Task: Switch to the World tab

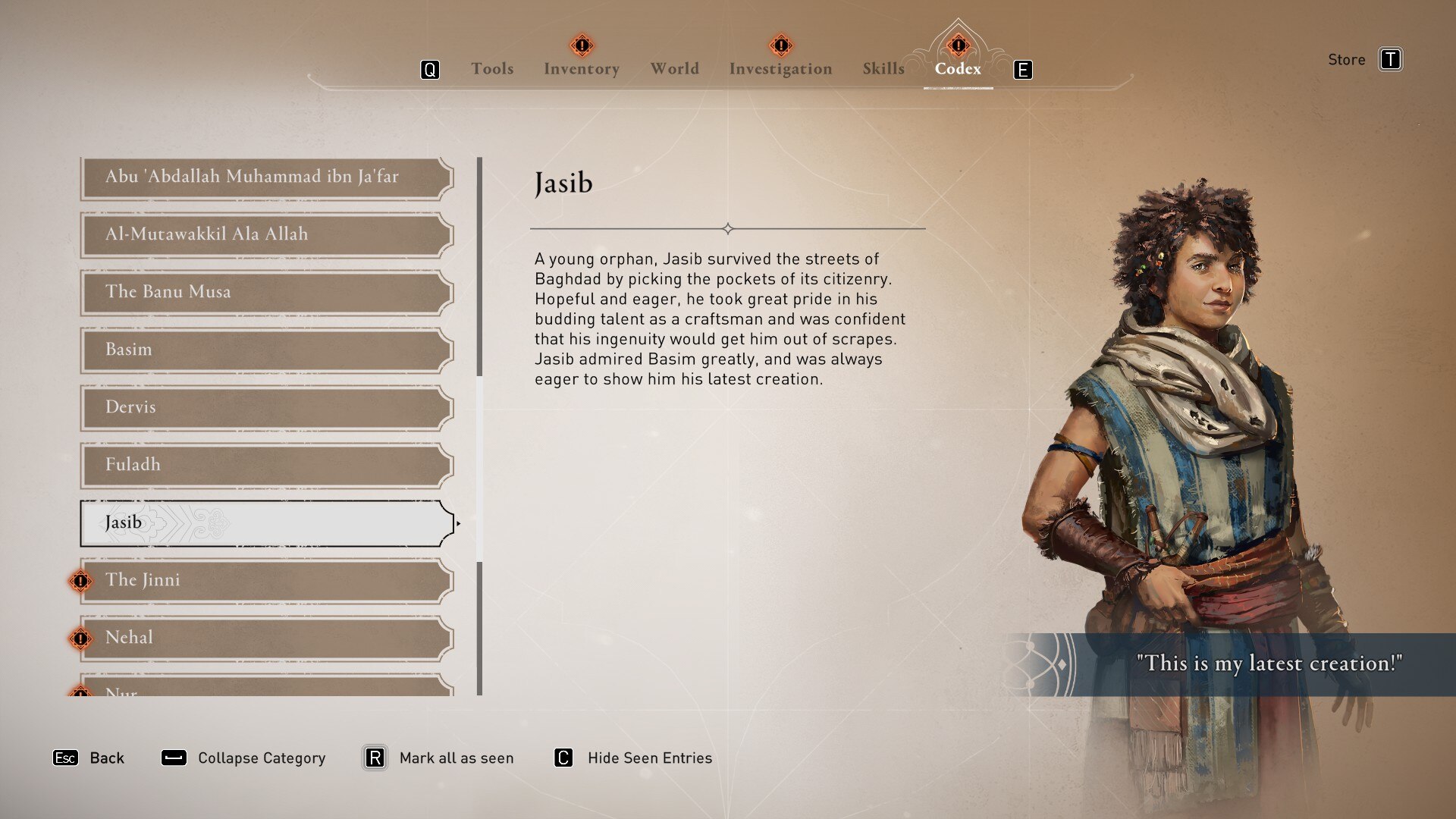Action: click(673, 68)
